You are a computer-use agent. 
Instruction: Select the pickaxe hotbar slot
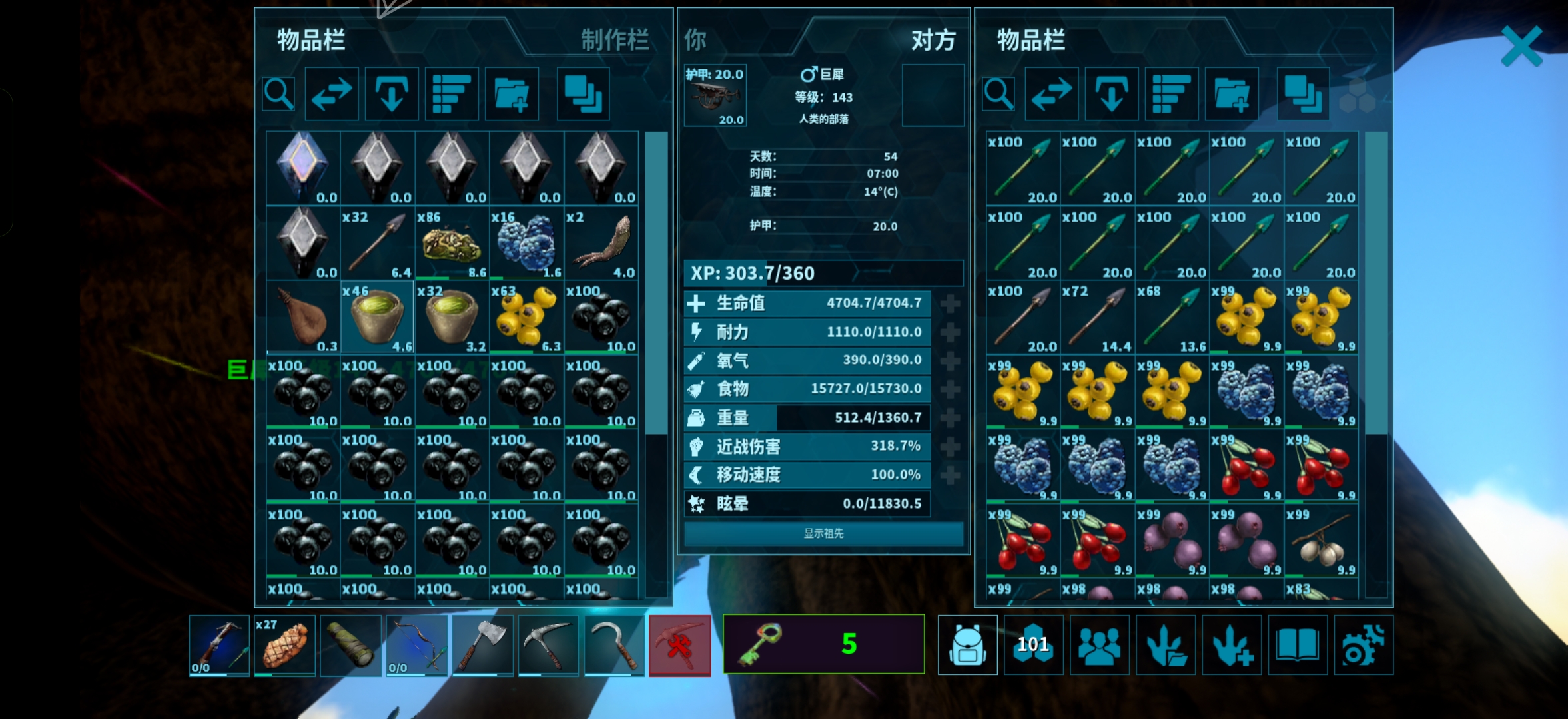548,646
